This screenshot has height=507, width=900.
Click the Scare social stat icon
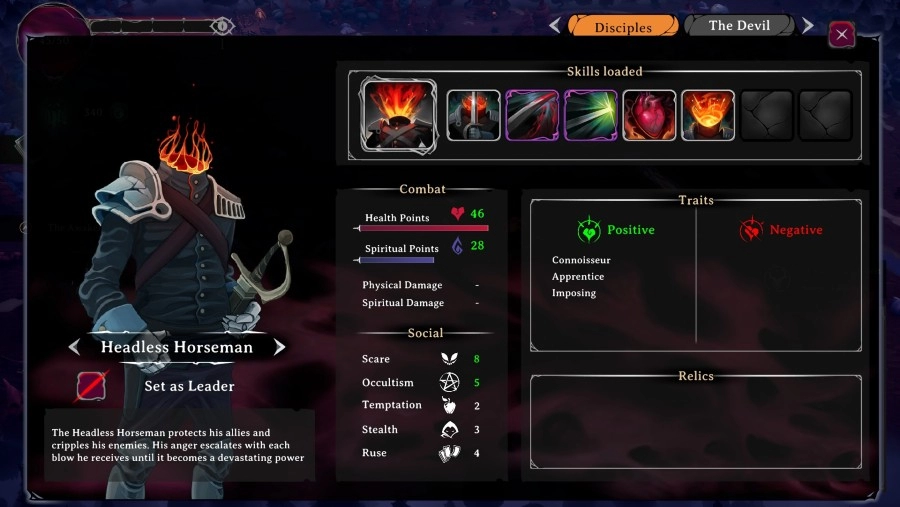click(x=449, y=359)
